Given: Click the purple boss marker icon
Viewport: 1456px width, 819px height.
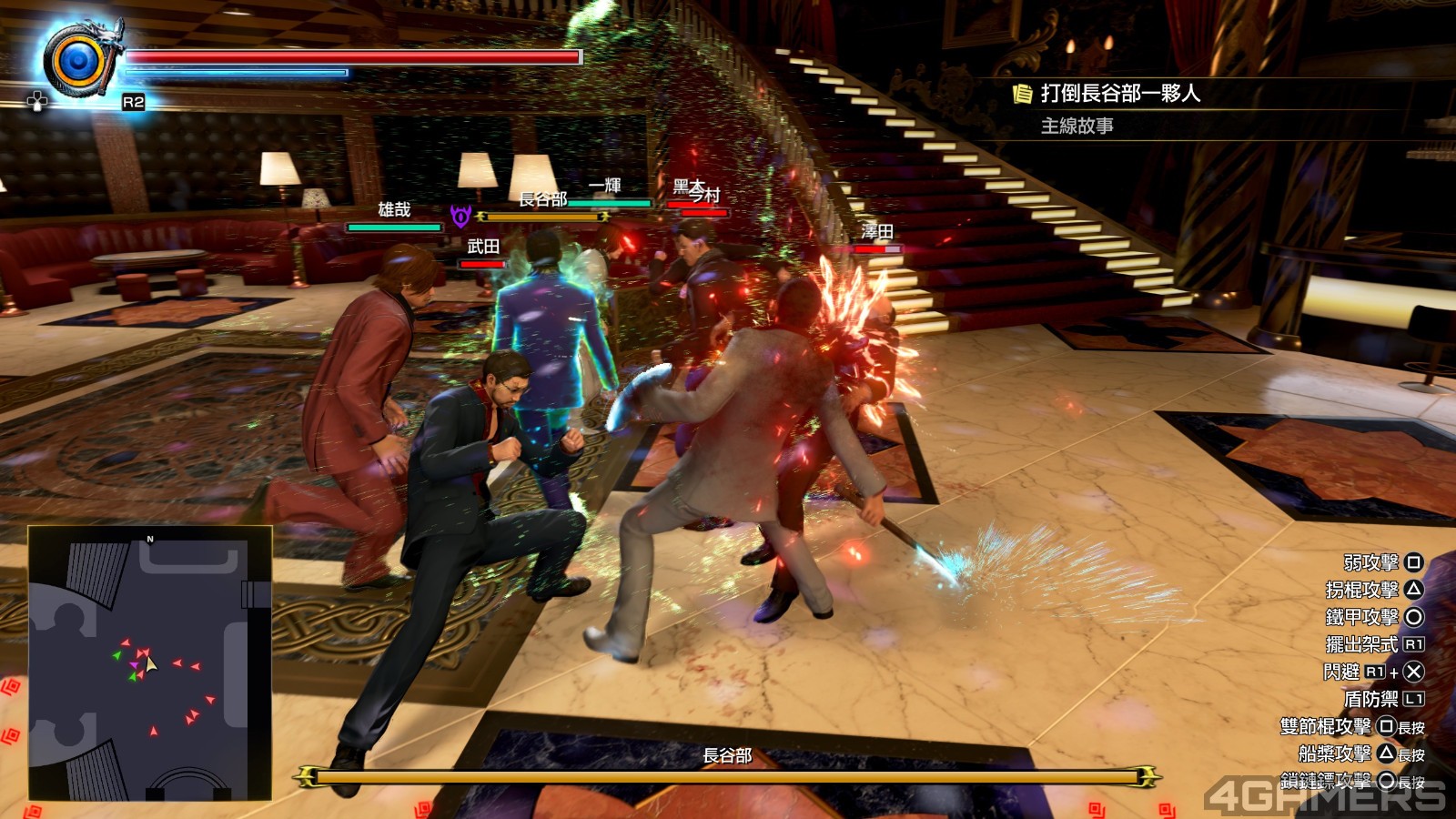Looking at the screenshot, I should (460, 217).
